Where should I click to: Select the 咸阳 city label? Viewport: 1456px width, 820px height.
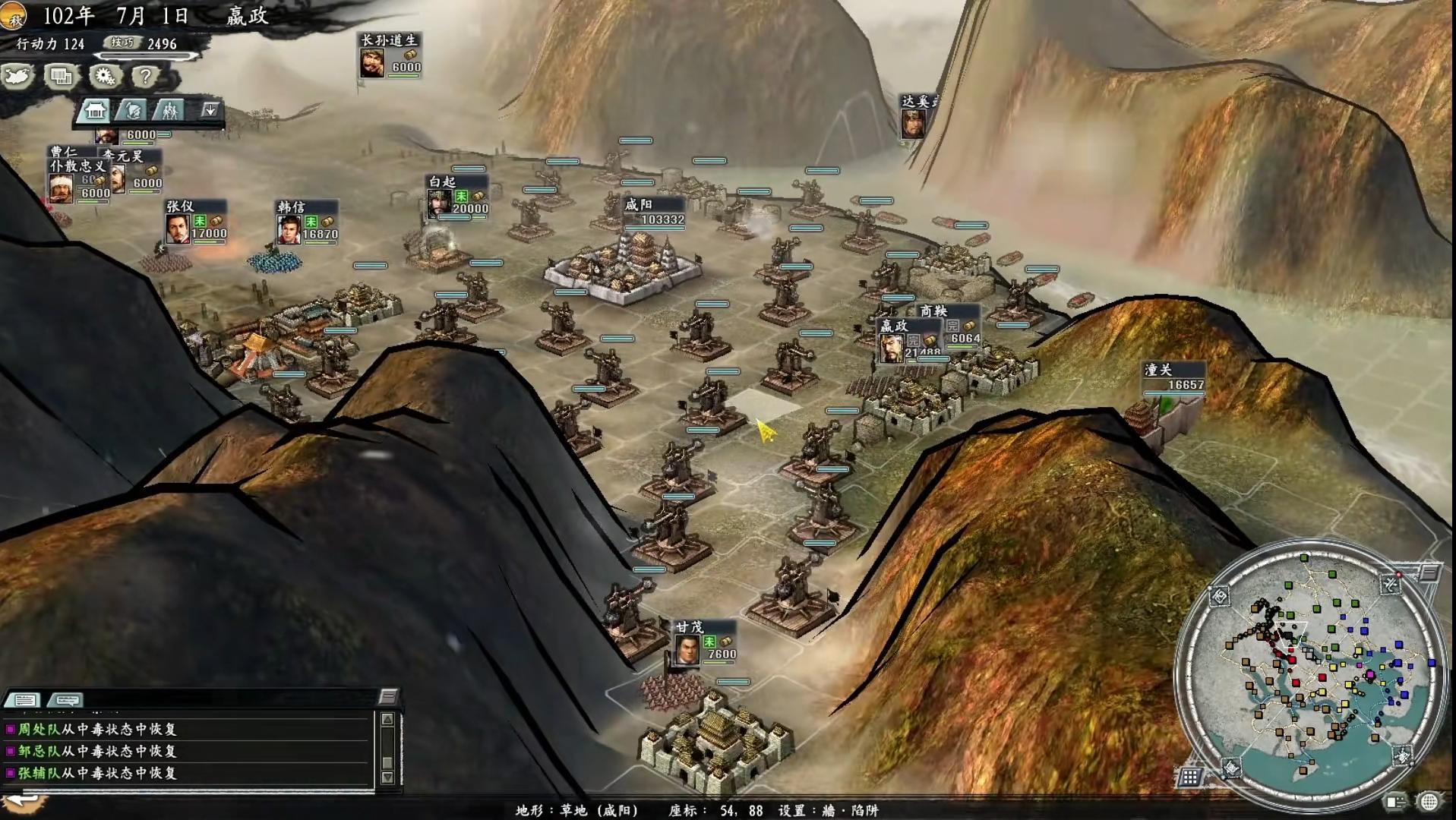click(654, 212)
